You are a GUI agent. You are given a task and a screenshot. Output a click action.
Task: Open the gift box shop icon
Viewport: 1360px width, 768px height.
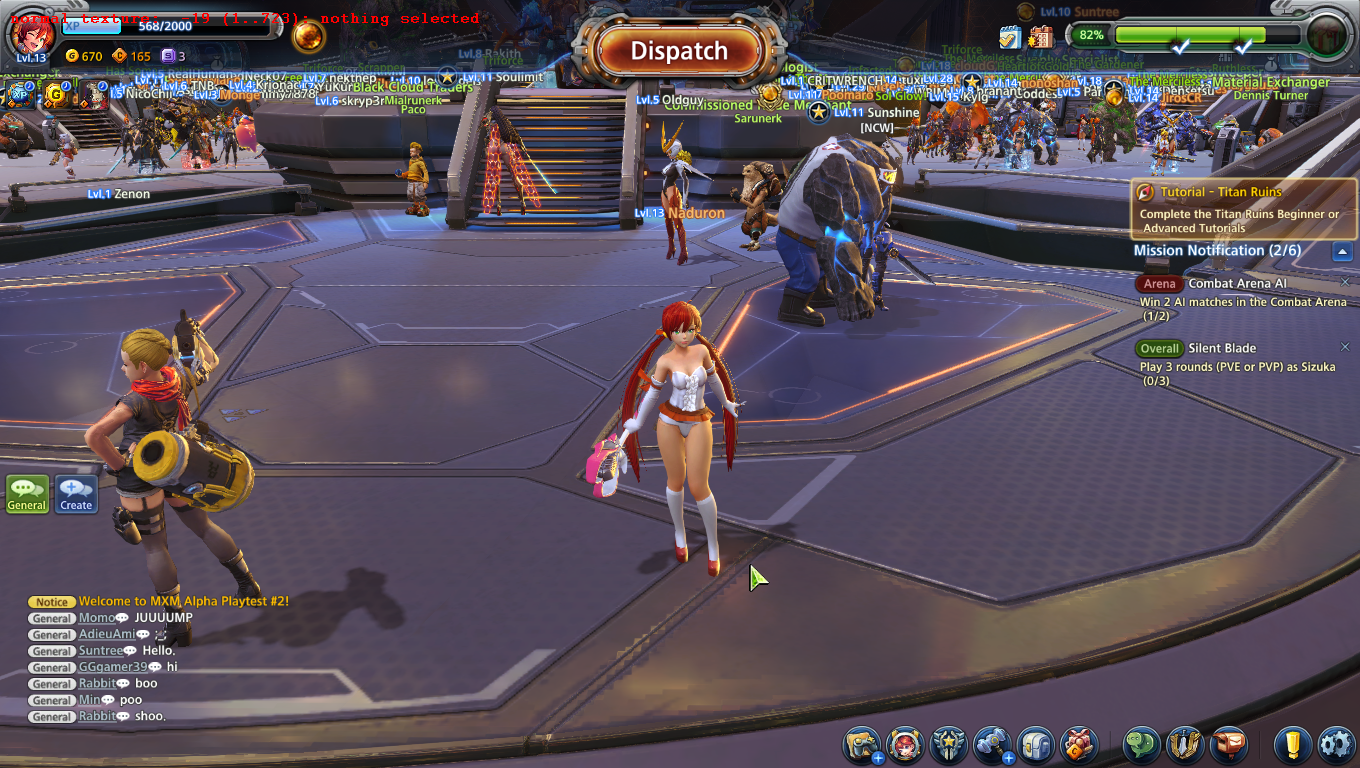1079,745
